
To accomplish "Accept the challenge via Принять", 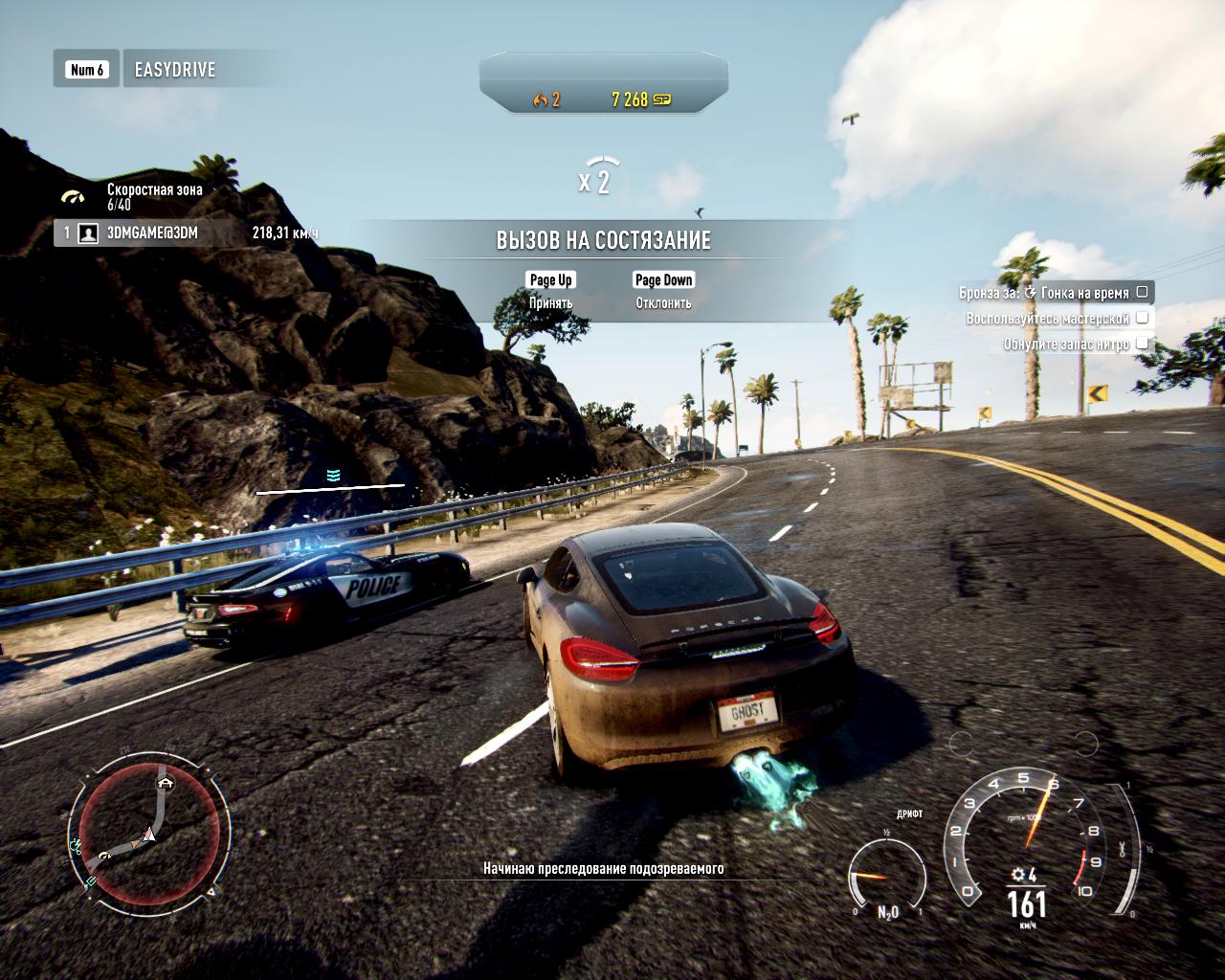I will pyautogui.click(x=550, y=290).
